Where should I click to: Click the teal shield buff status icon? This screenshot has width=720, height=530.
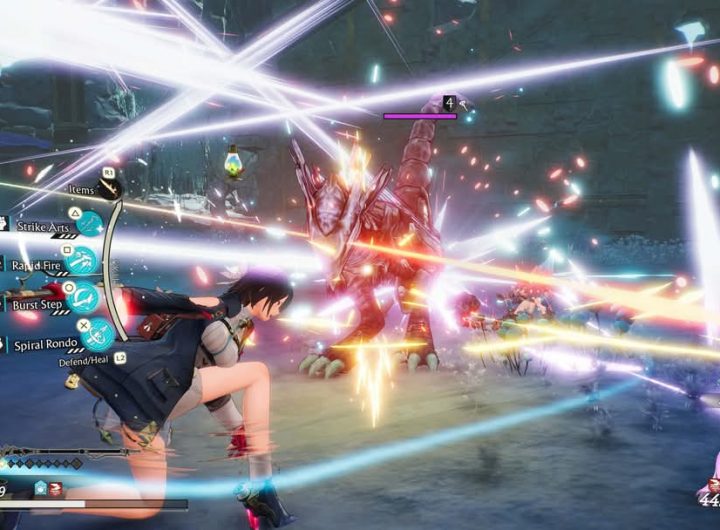point(41,488)
